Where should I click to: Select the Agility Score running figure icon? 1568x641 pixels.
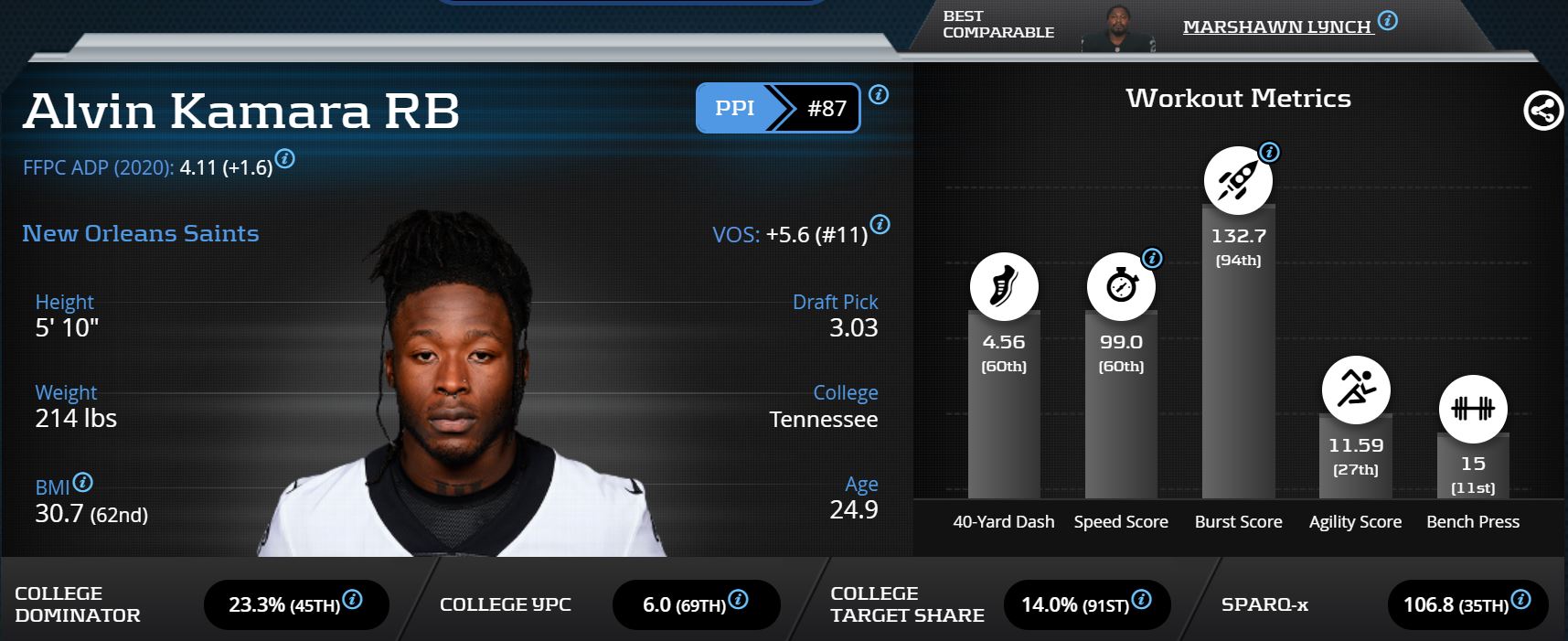coord(1355,390)
